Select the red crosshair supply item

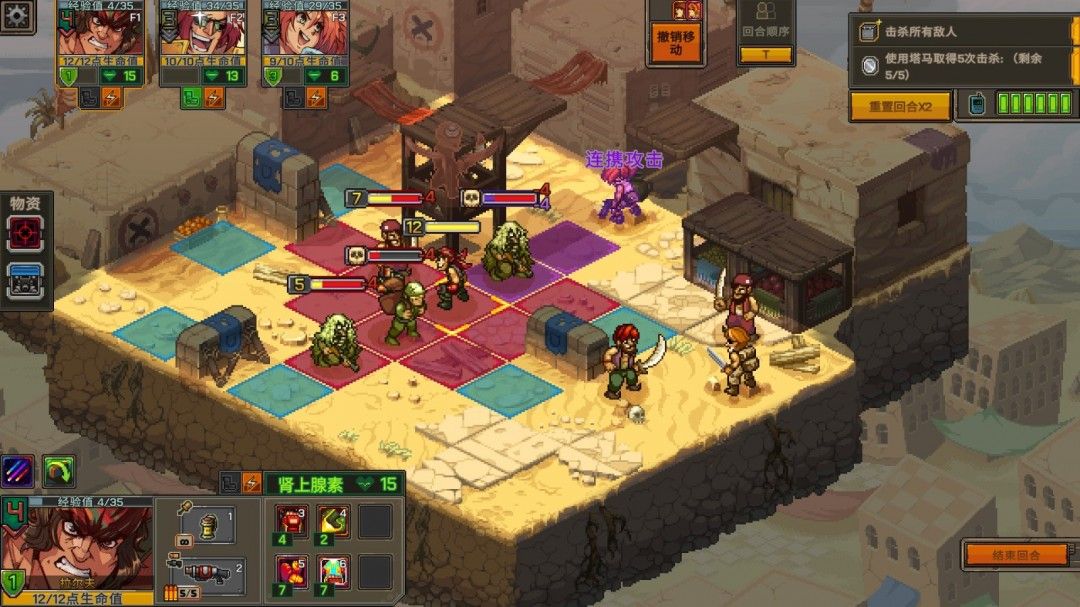25,234
